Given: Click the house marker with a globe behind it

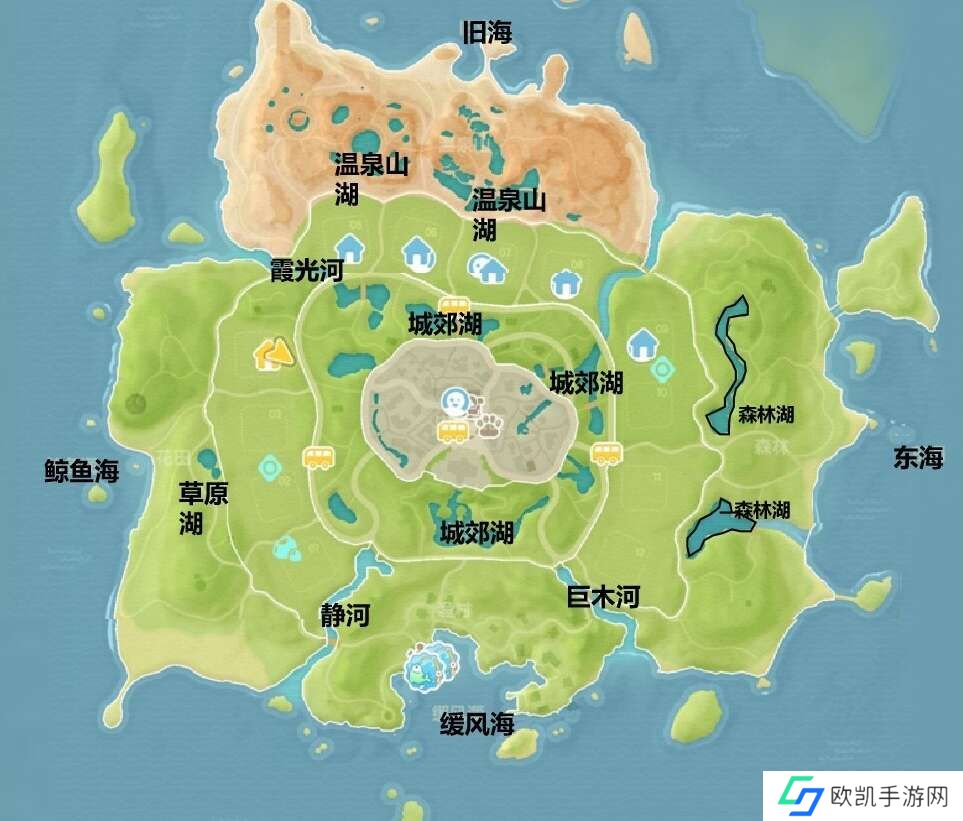Looking at the screenshot, I should pos(489,267).
